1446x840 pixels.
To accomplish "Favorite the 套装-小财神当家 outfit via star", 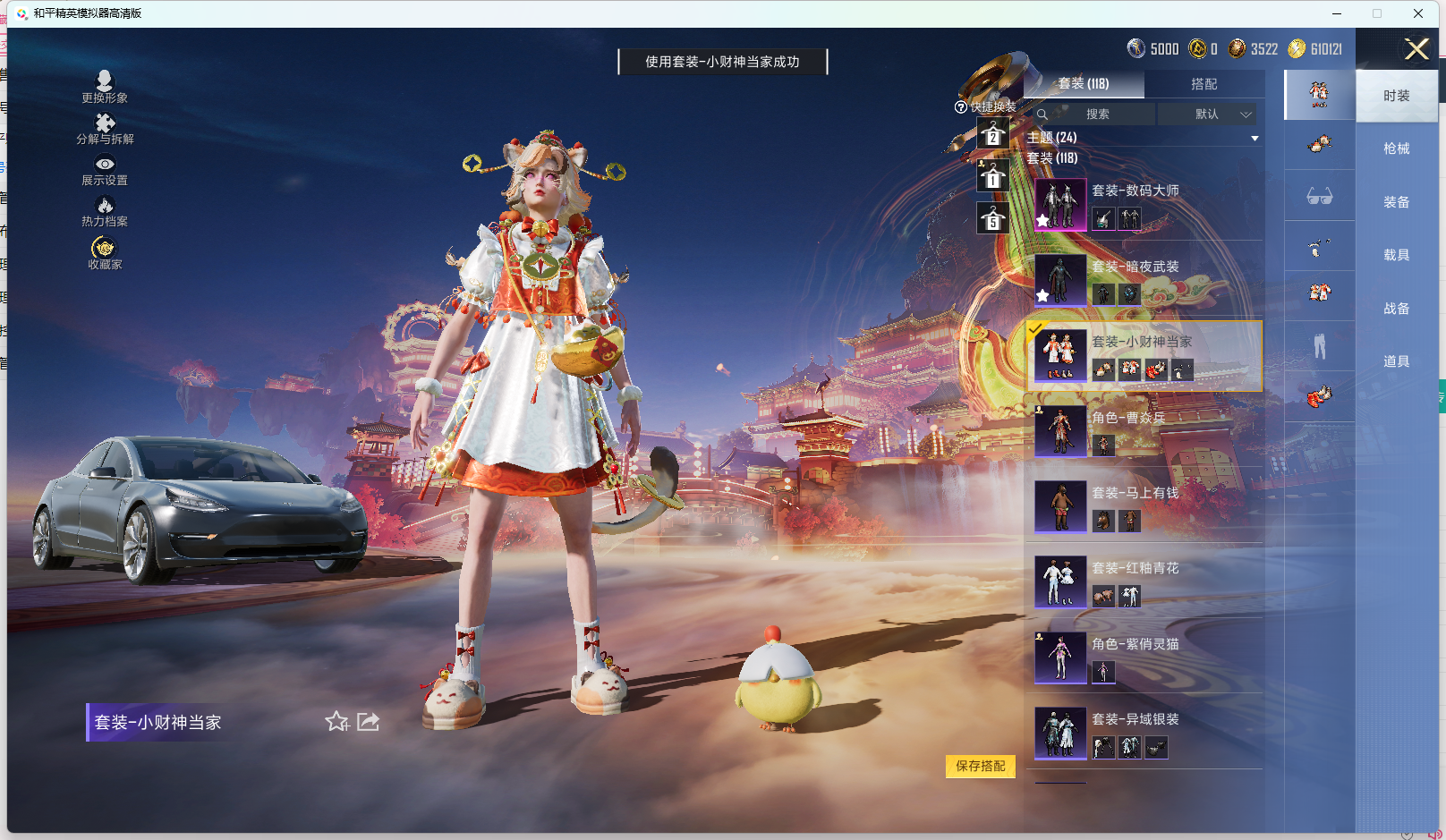I will pos(337,722).
